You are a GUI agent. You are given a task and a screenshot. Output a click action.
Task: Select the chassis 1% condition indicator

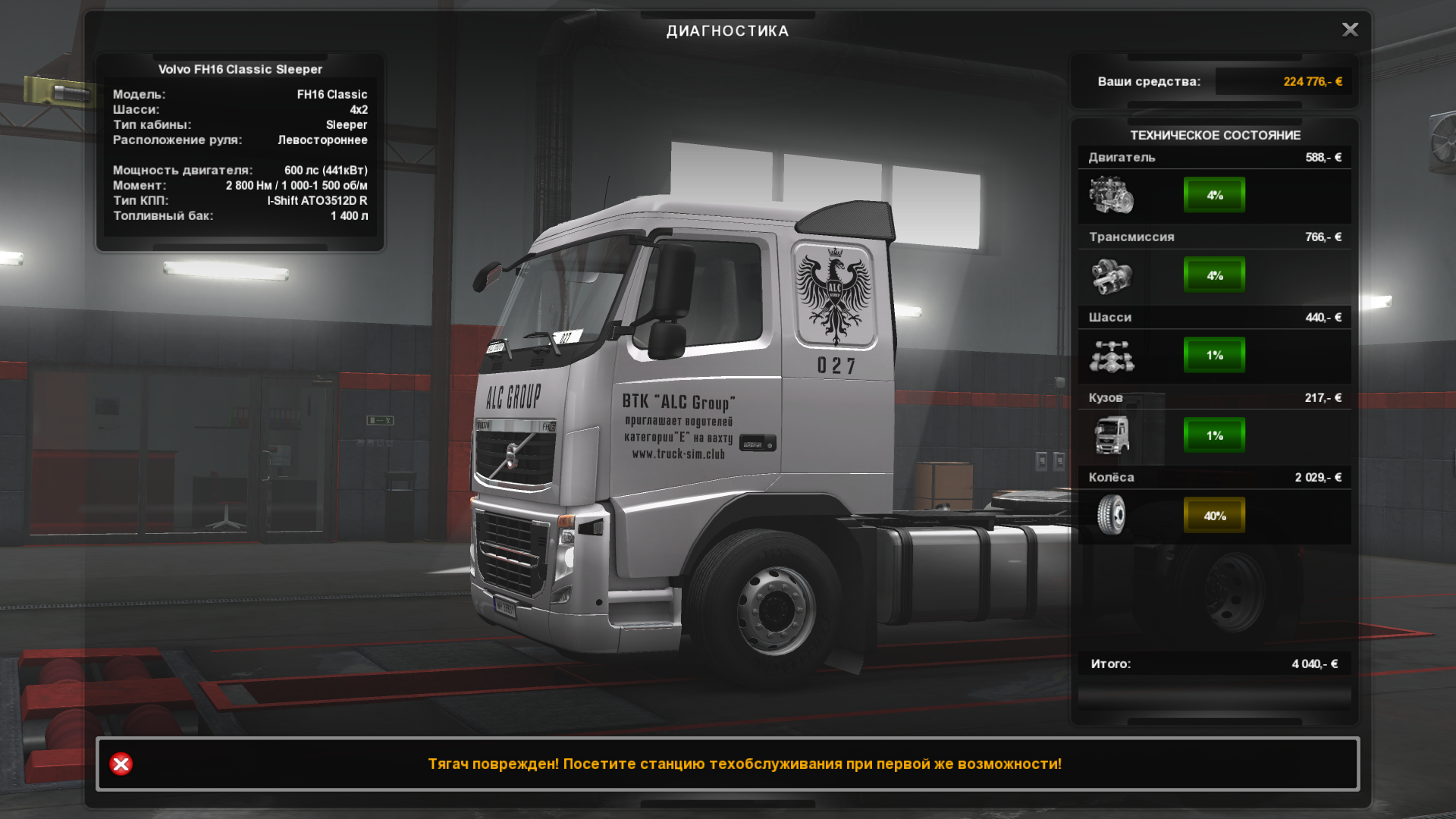click(x=1214, y=355)
